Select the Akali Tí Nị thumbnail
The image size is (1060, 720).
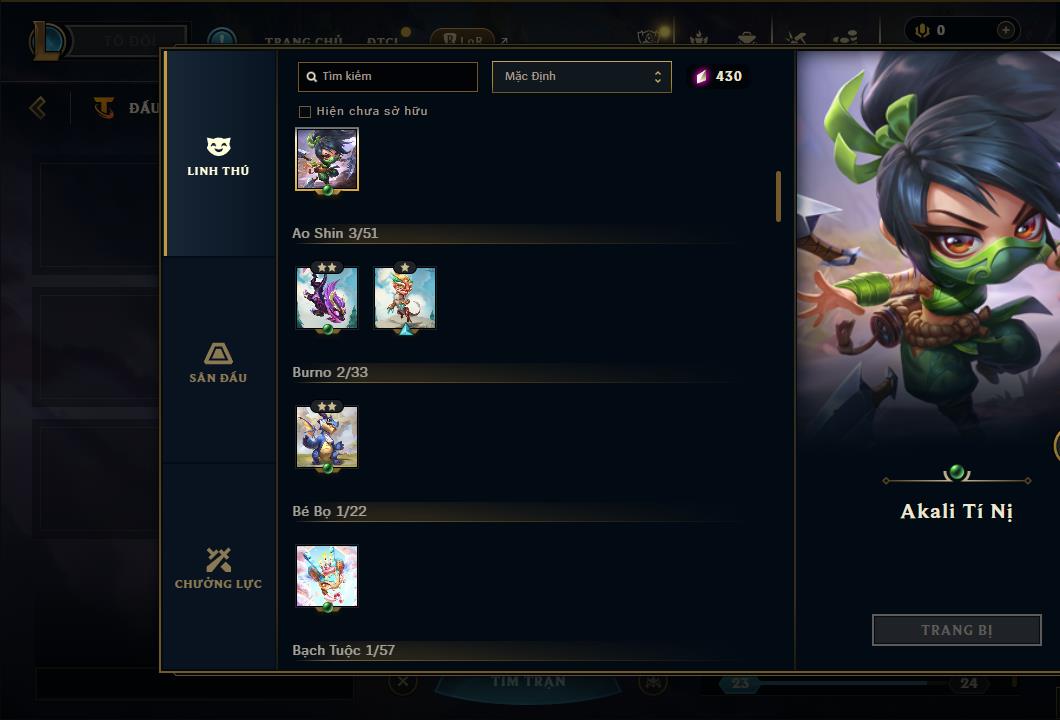click(327, 158)
